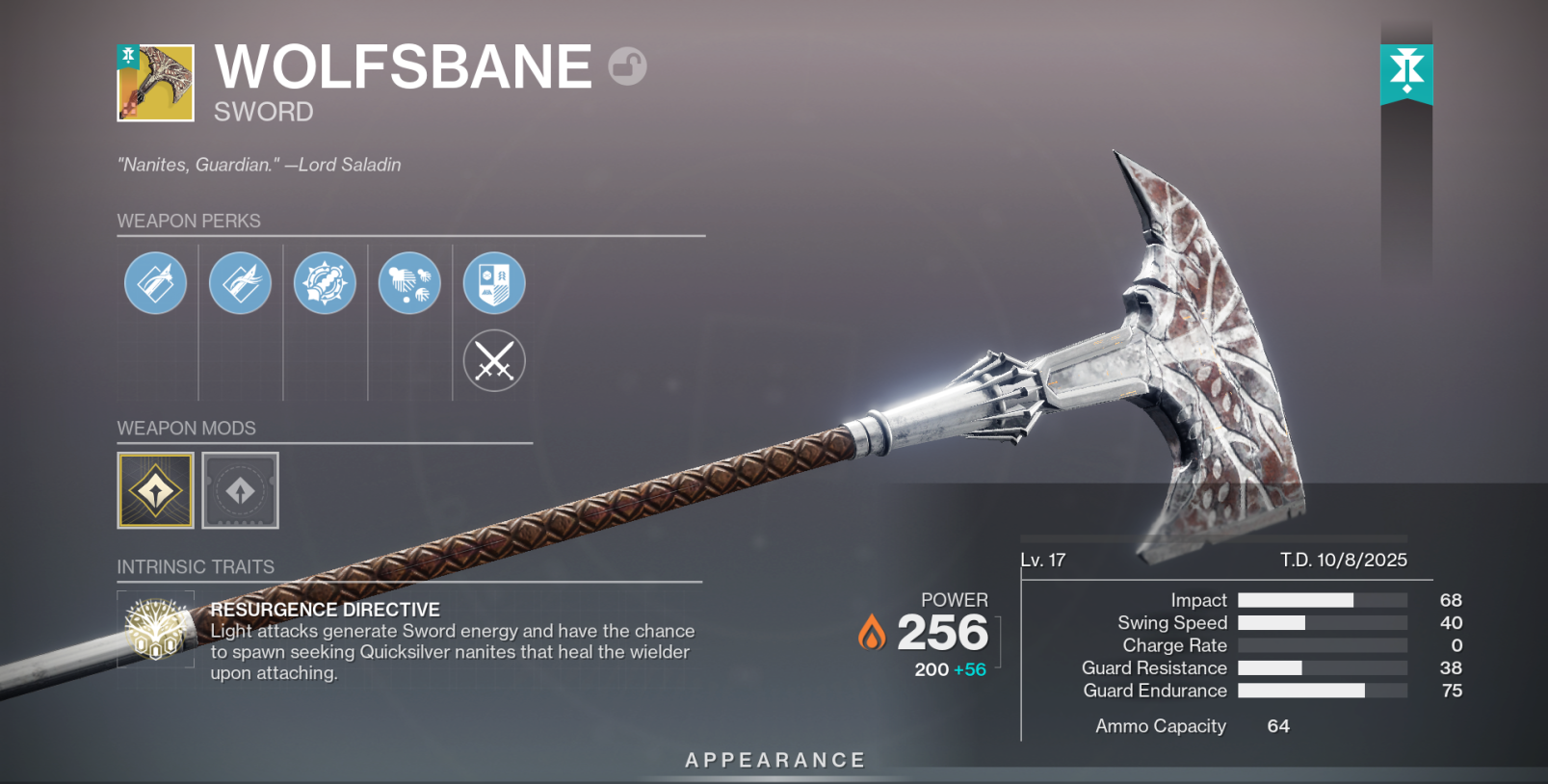This screenshot has width=1548, height=784.
Task: Inspect the bursting spheres trait perk
Action: [409, 283]
